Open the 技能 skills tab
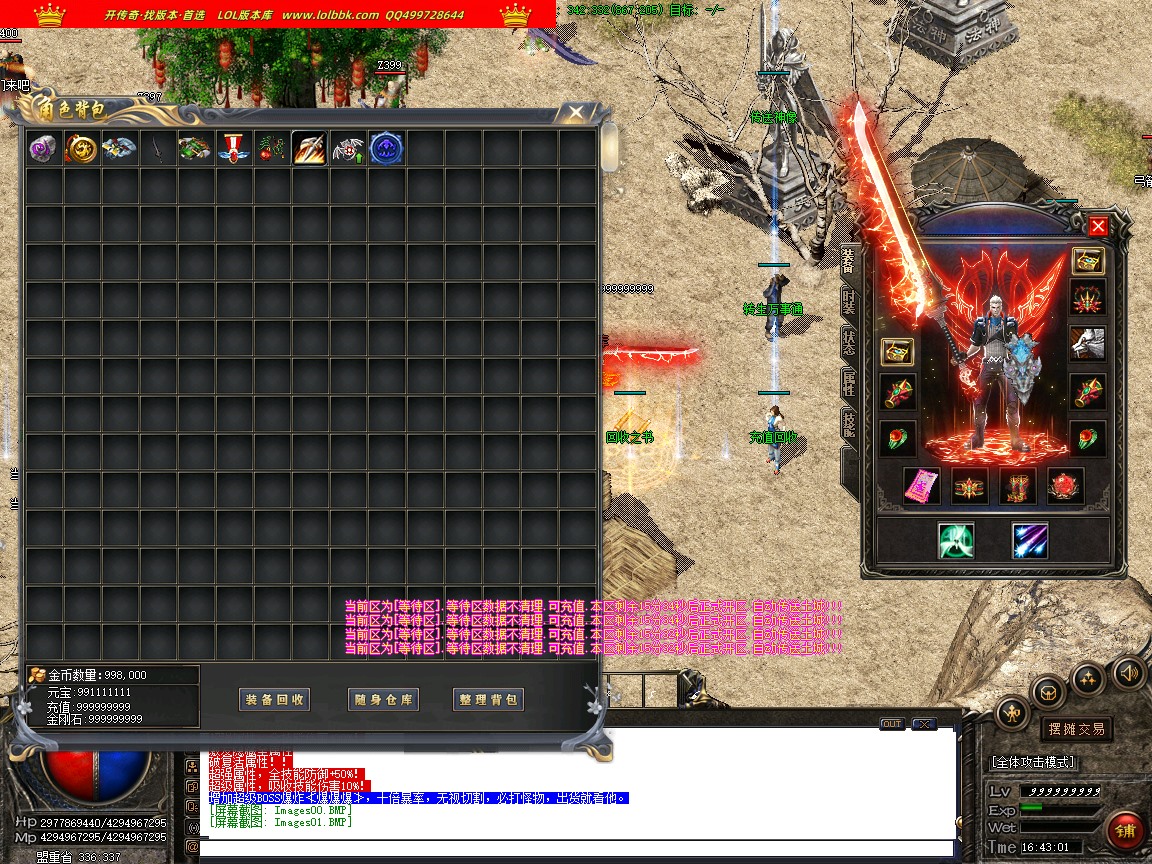The image size is (1152, 864). click(x=848, y=424)
